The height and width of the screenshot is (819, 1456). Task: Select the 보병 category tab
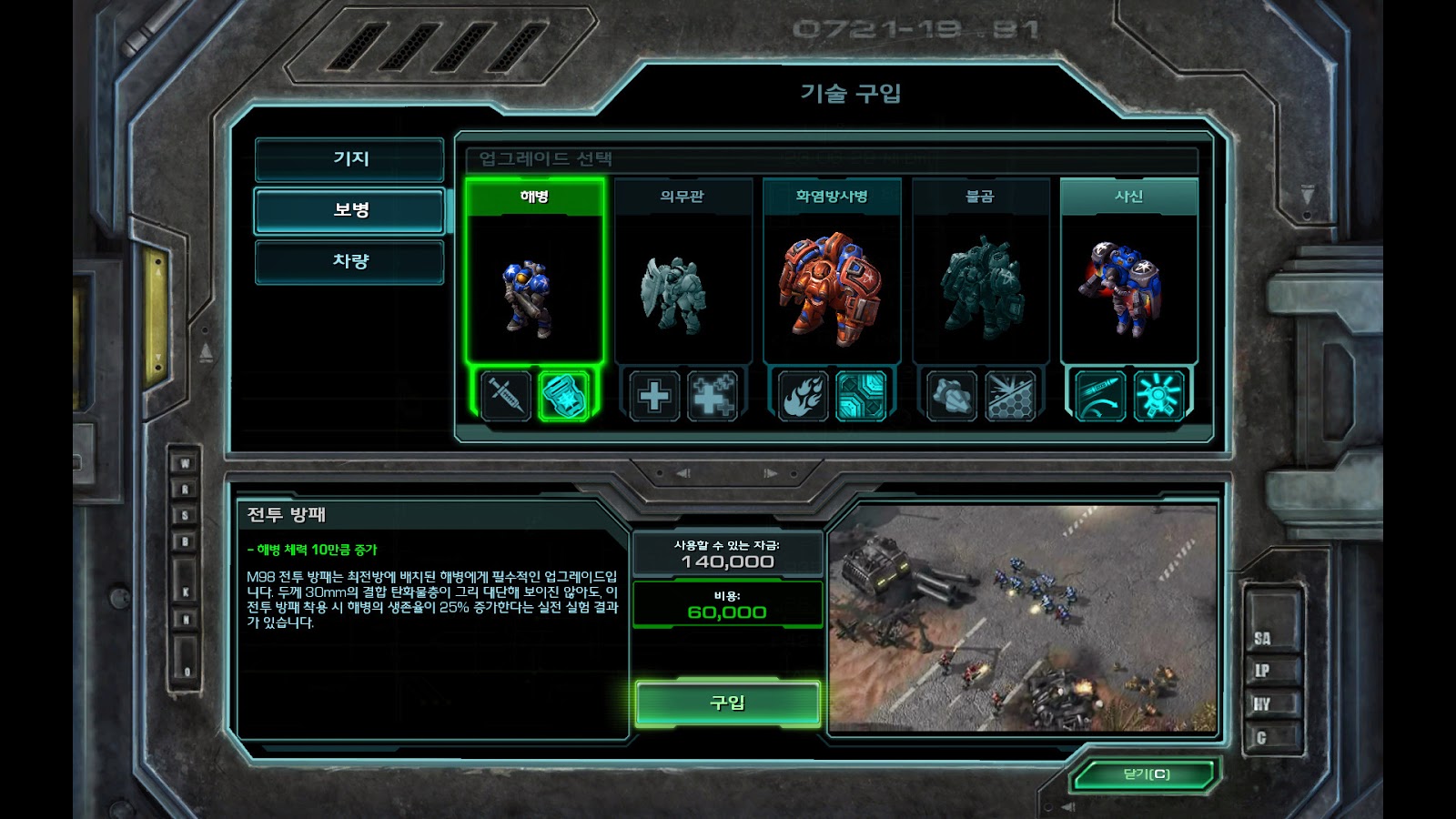(x=349, y=210)
